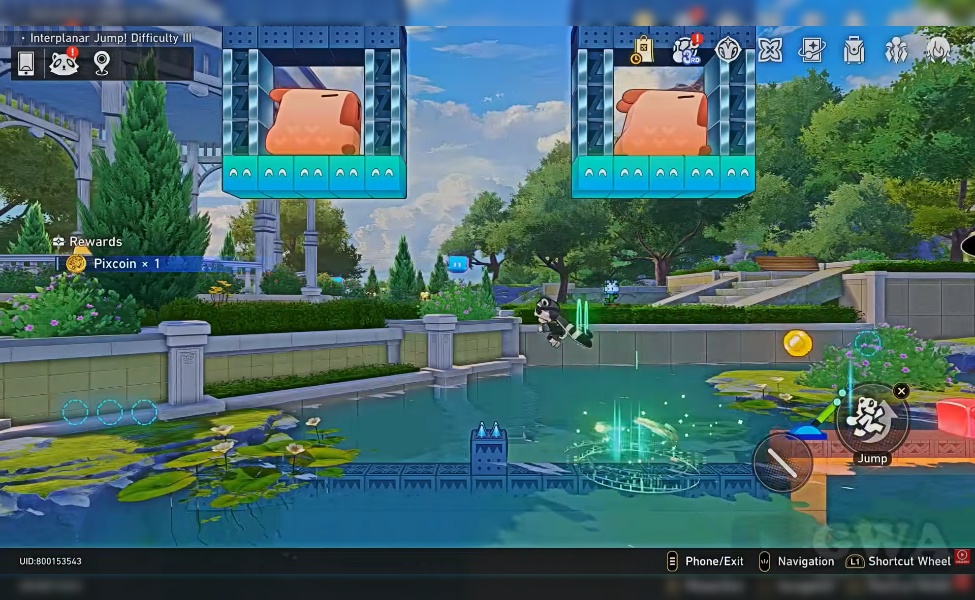
Task: Open the four-petal flower icon
Action: pos(770,50)
